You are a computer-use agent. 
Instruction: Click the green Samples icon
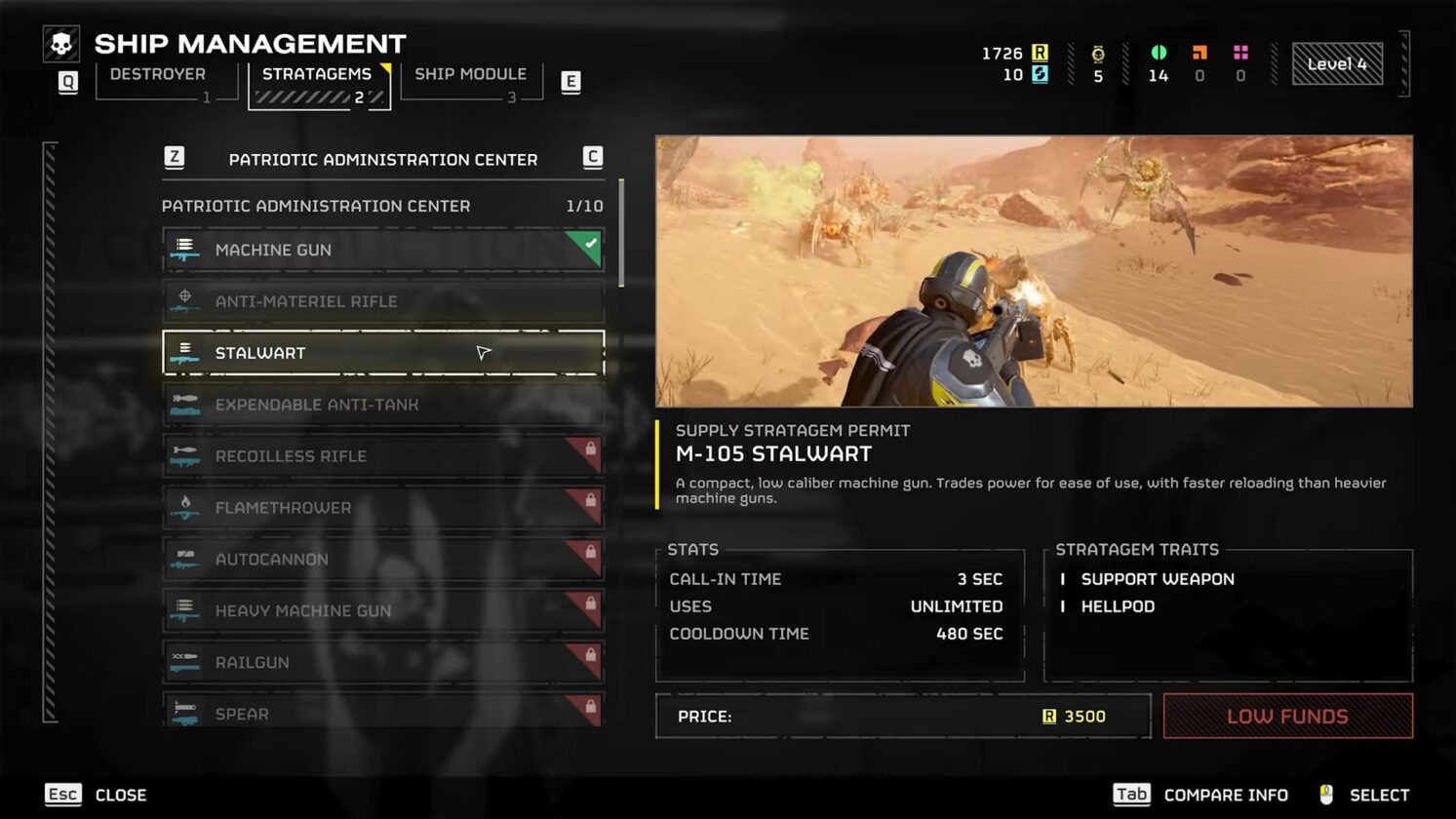1159,54
